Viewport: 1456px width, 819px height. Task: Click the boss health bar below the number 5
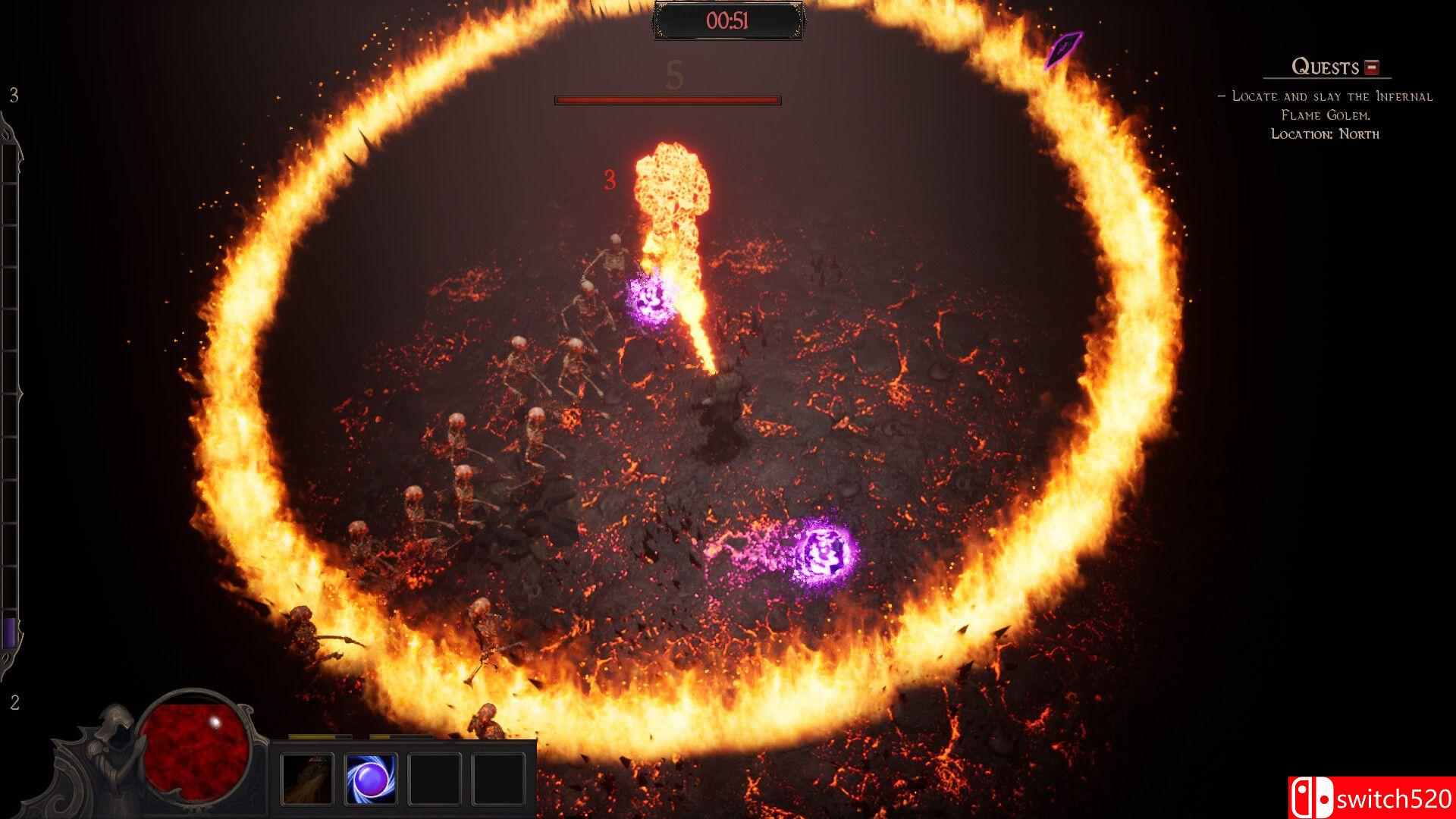(666, 99)
